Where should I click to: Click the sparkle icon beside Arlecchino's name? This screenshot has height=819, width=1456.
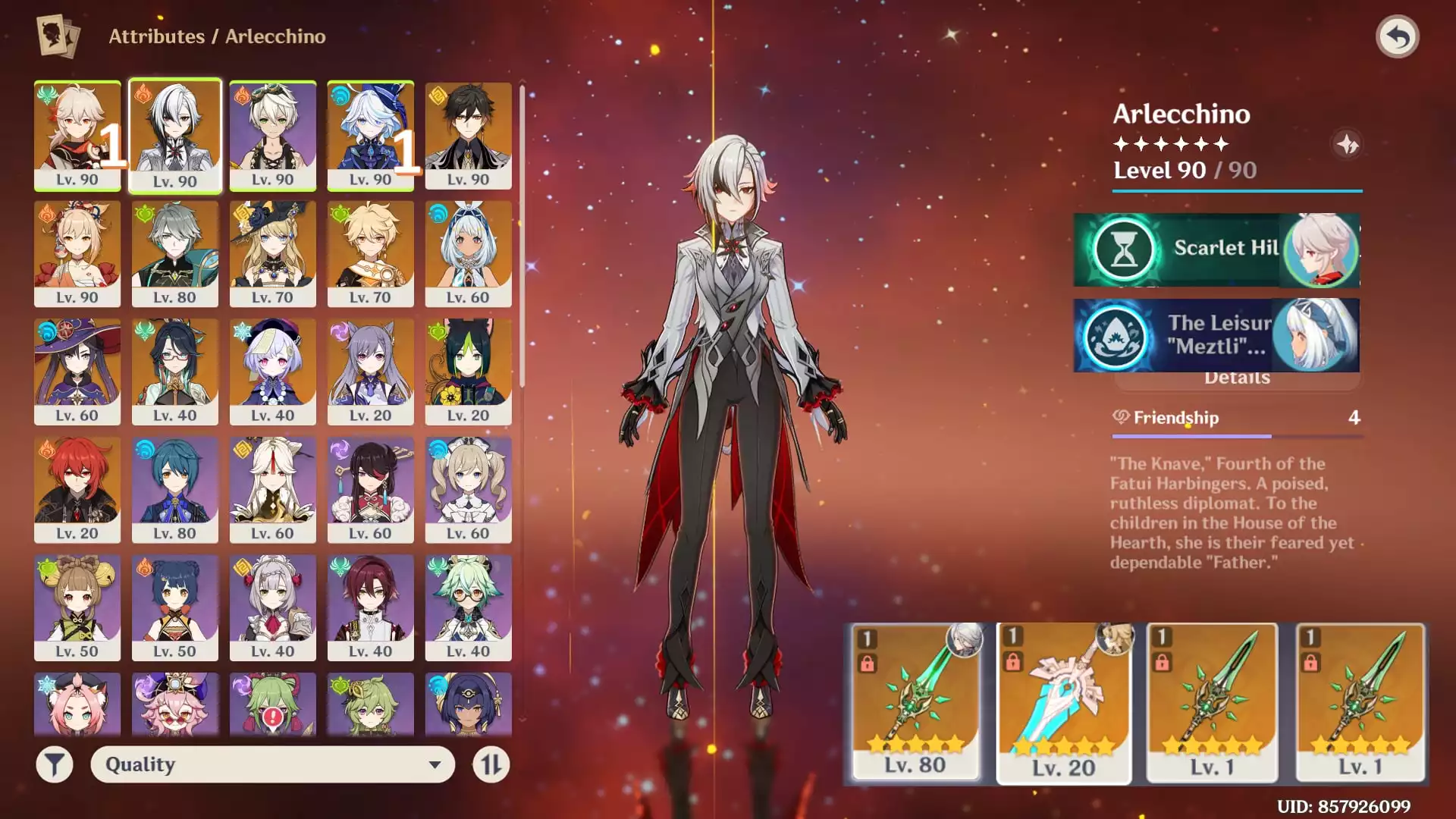pos(1347,144)
